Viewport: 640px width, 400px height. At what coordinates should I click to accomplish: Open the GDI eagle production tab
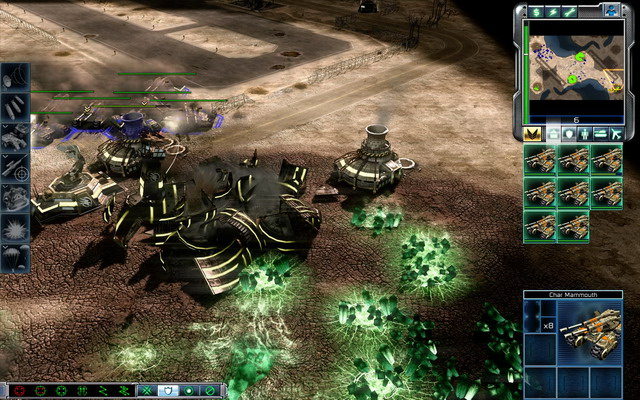532,133
